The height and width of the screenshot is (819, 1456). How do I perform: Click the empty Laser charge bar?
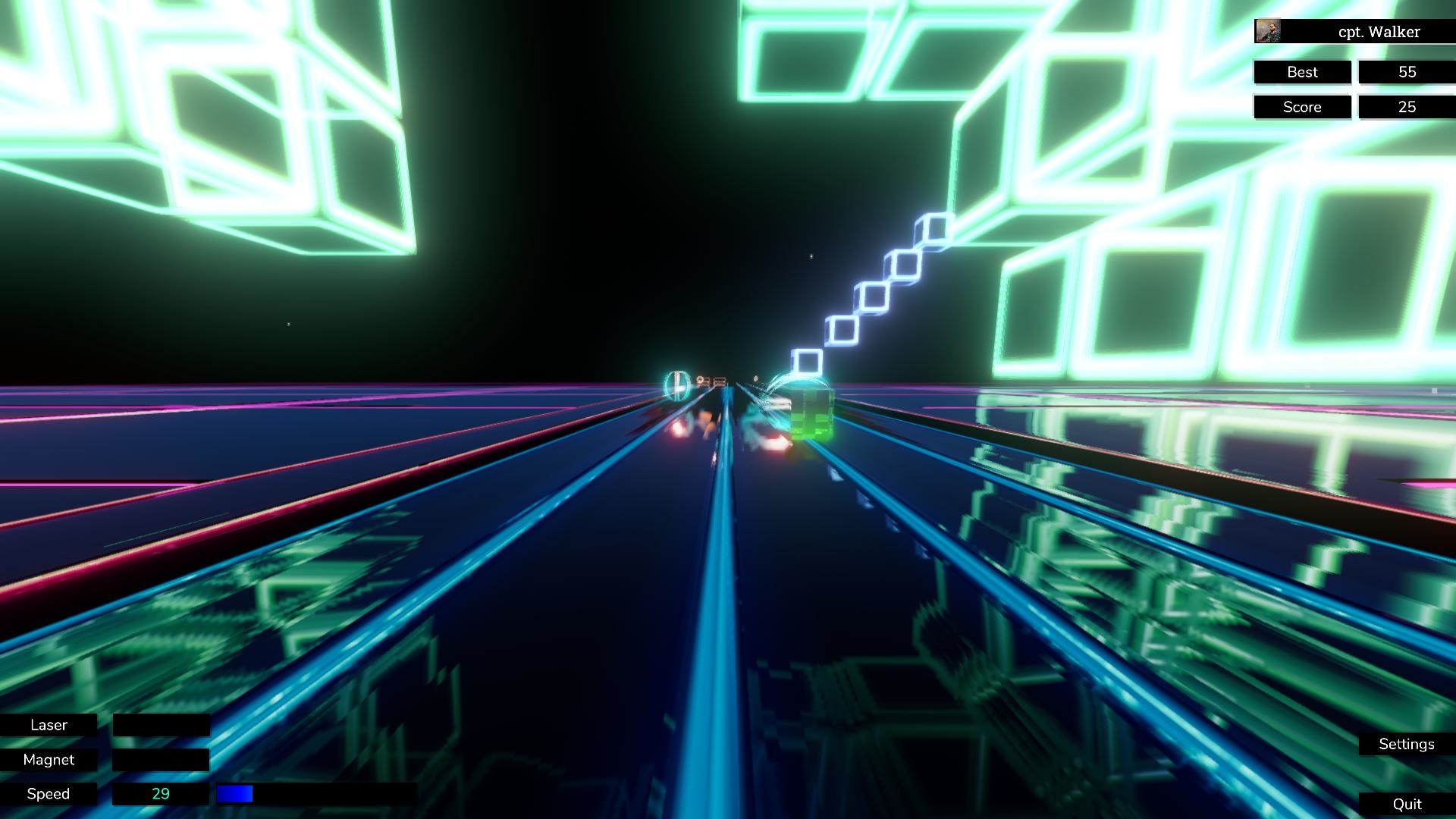point(161,725)
